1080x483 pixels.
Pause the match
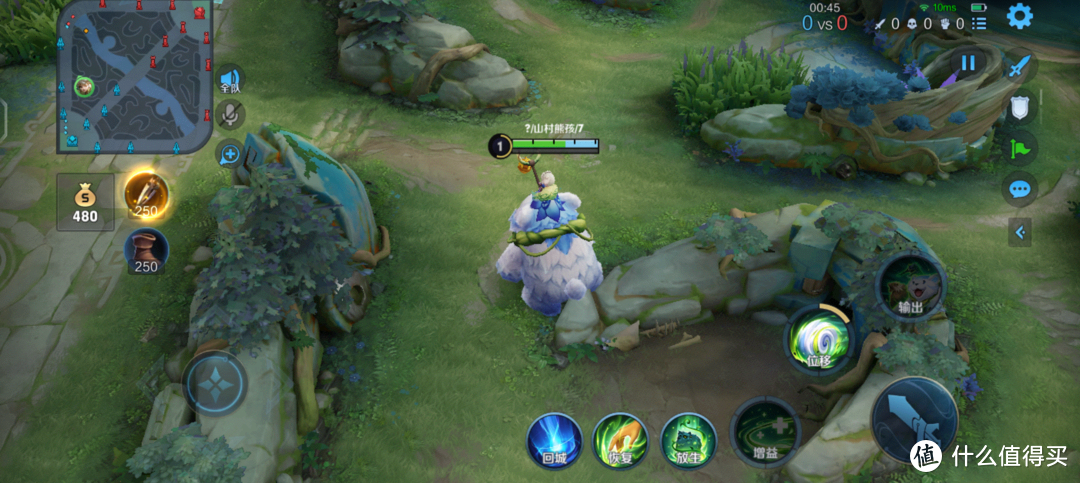968,64
